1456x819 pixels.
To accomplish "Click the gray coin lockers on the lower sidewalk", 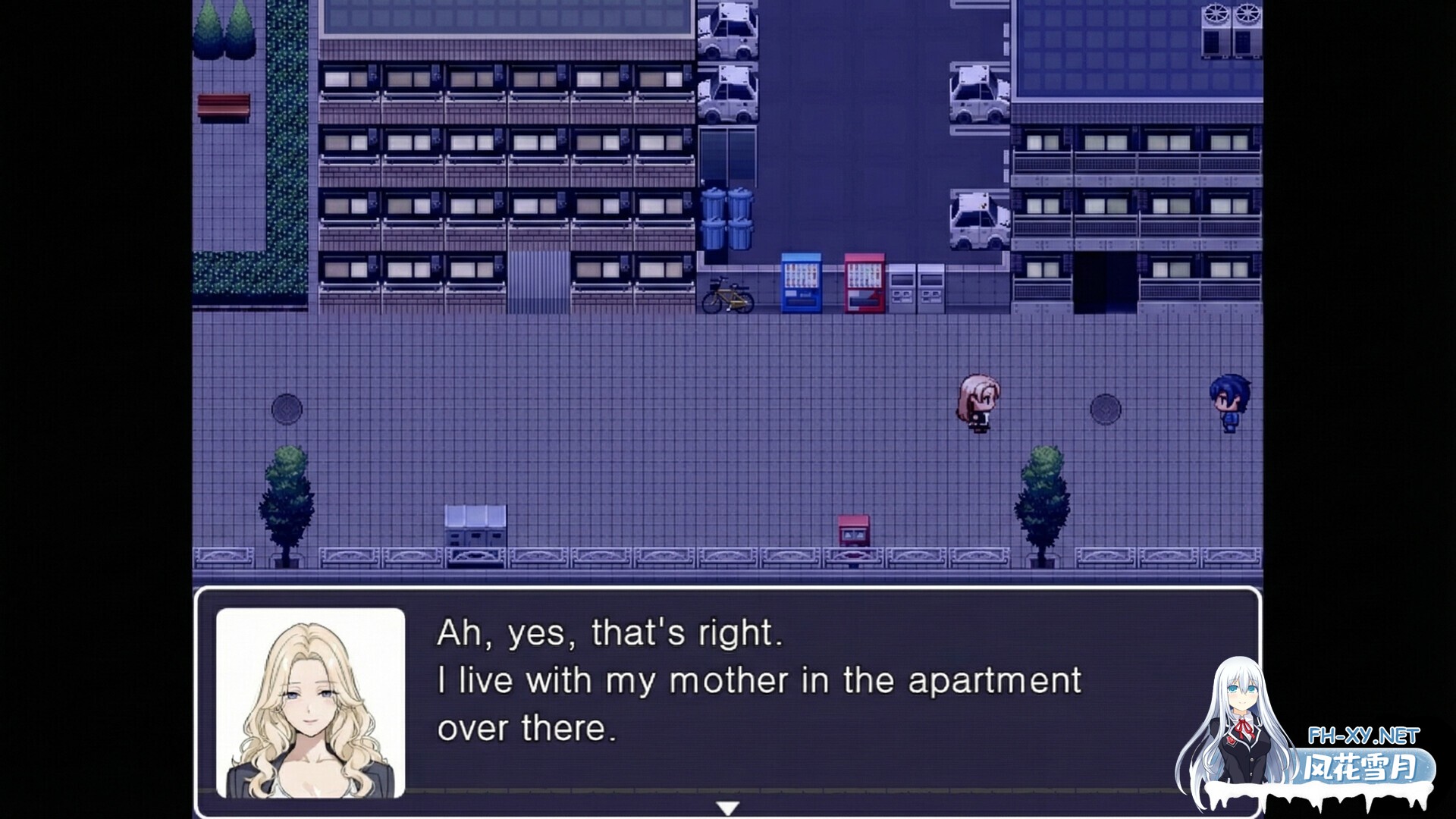I will click(474, 523).
